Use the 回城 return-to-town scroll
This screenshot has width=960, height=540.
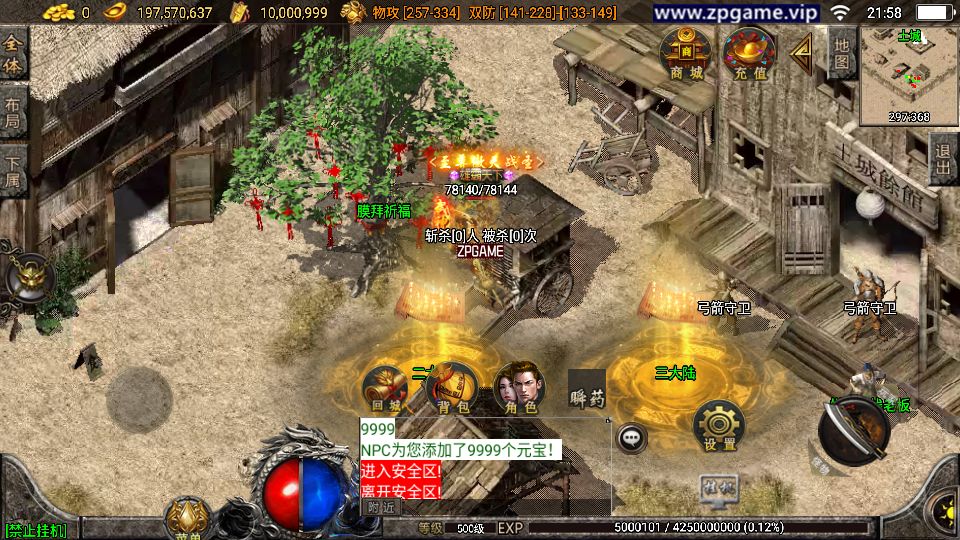pos(385,390)
